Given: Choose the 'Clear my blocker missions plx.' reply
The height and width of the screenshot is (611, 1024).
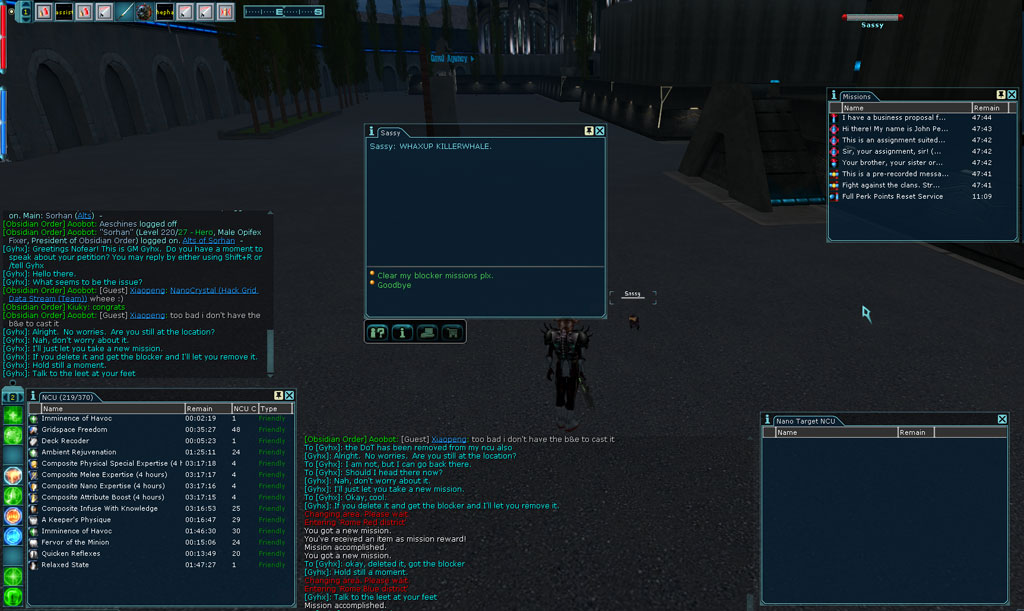Looking at the screenshot, I should [435, 275].
